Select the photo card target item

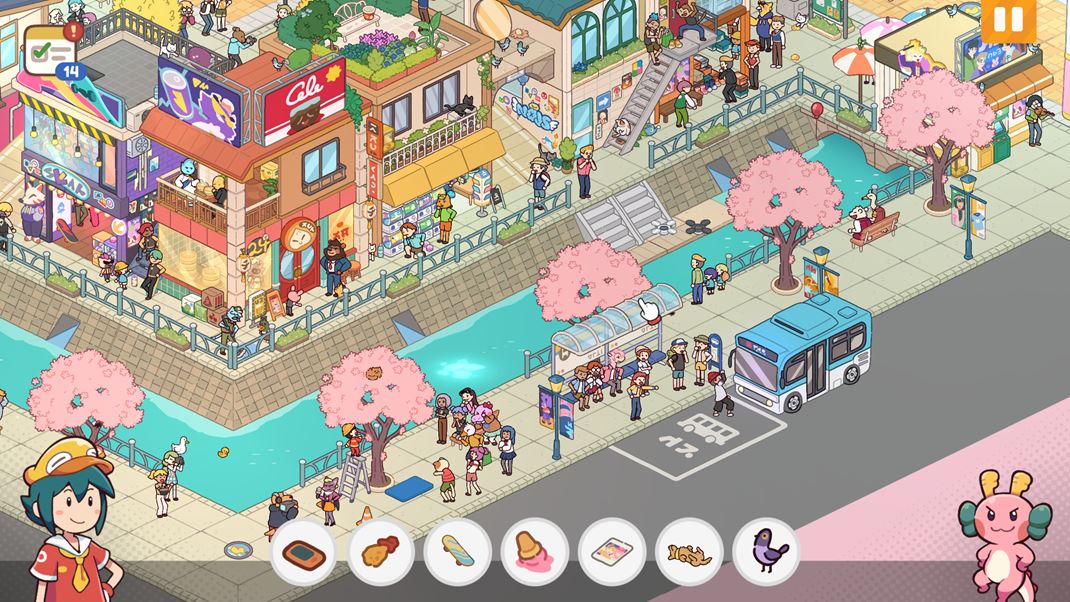point(611,552)
